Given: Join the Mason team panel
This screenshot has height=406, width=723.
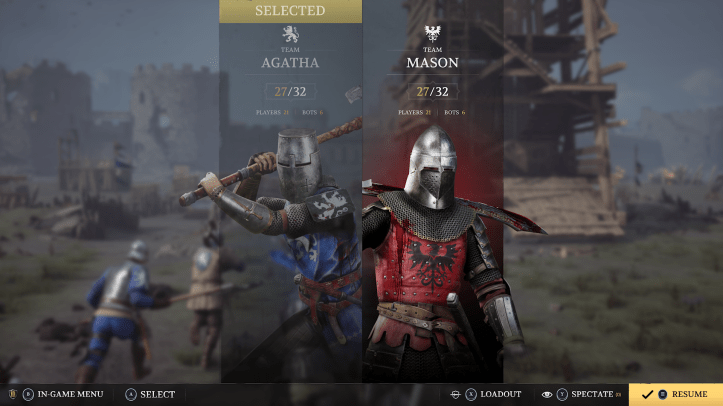Looking at the screenshot, I should tap(432, 200).
